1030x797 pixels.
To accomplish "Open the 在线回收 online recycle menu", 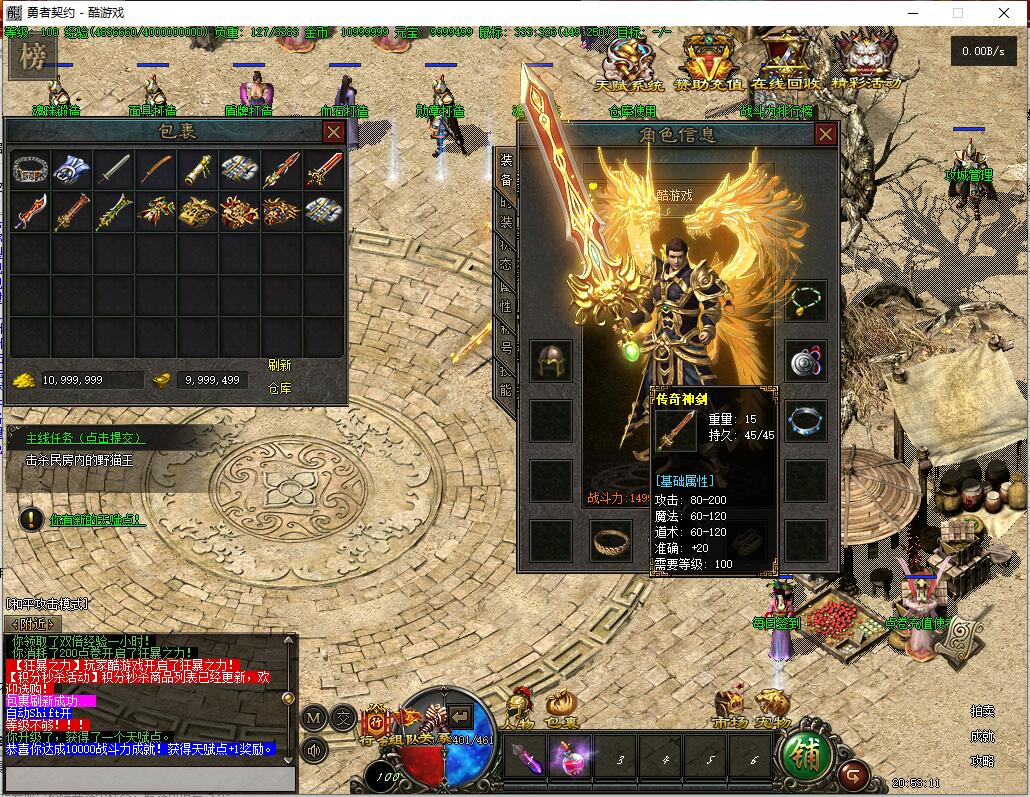I will click(x=786, y=62).
